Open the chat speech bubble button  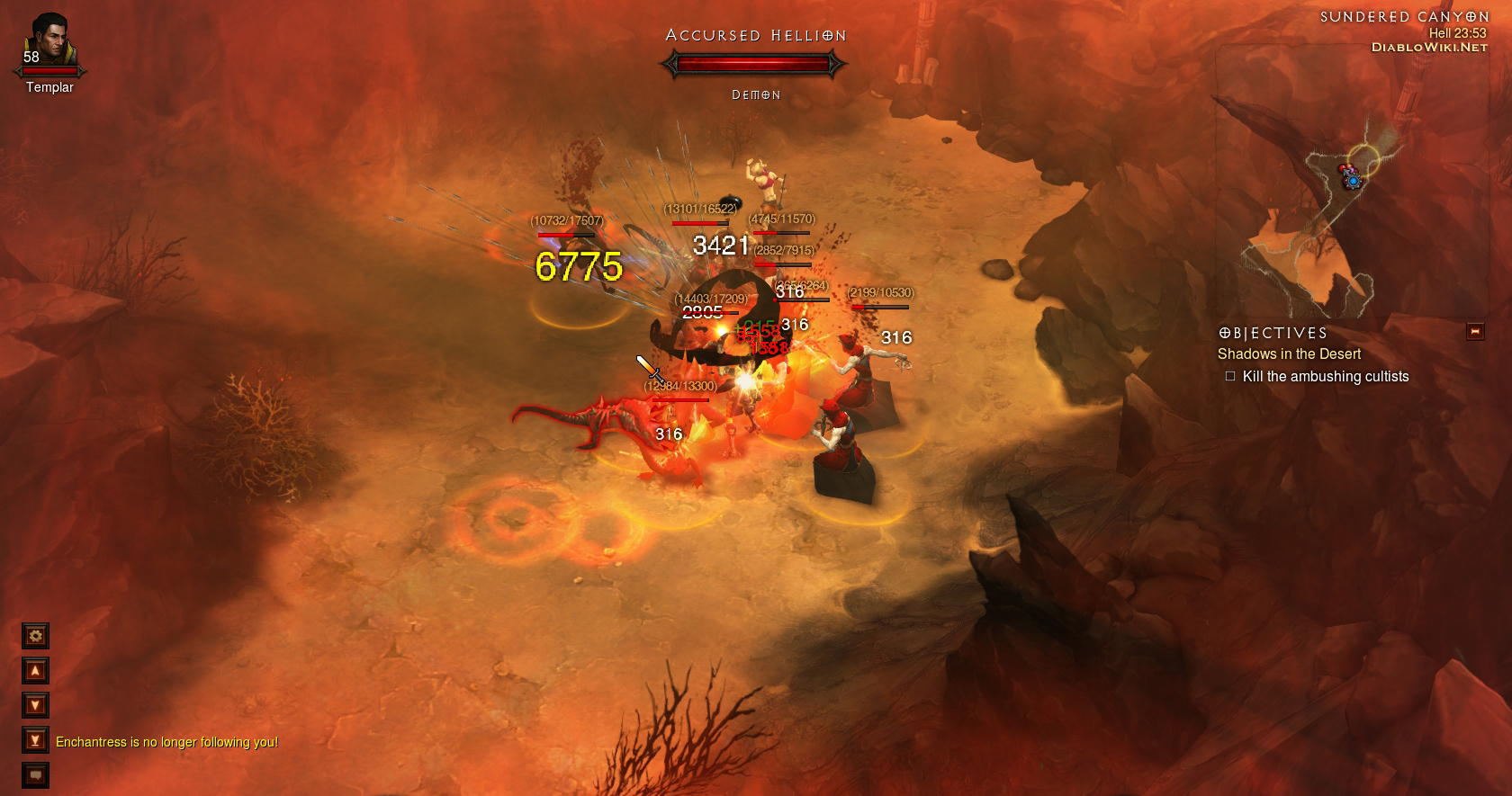coord(35,774)
